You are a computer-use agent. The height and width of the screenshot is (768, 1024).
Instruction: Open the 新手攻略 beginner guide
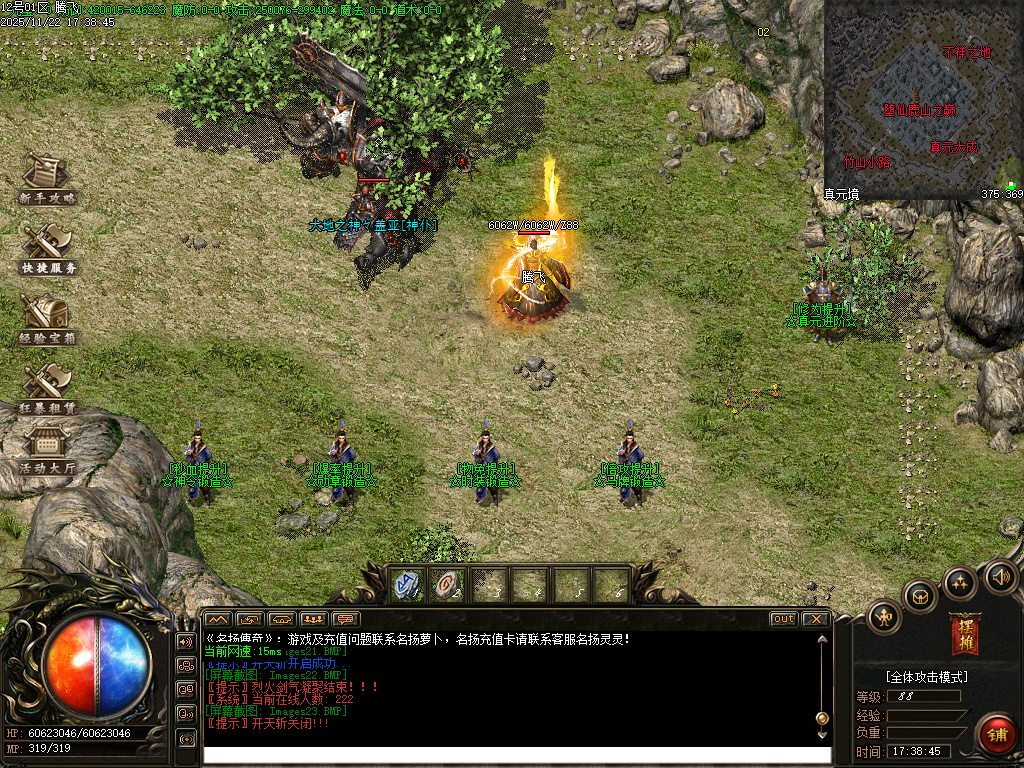pyautogui.click(x=46, y=180)
